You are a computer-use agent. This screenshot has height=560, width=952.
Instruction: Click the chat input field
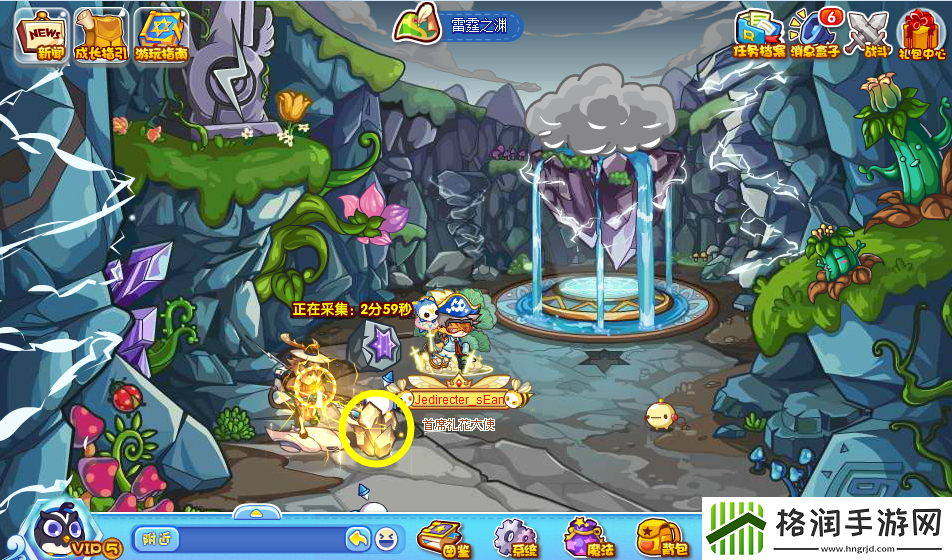click(238, 539)
